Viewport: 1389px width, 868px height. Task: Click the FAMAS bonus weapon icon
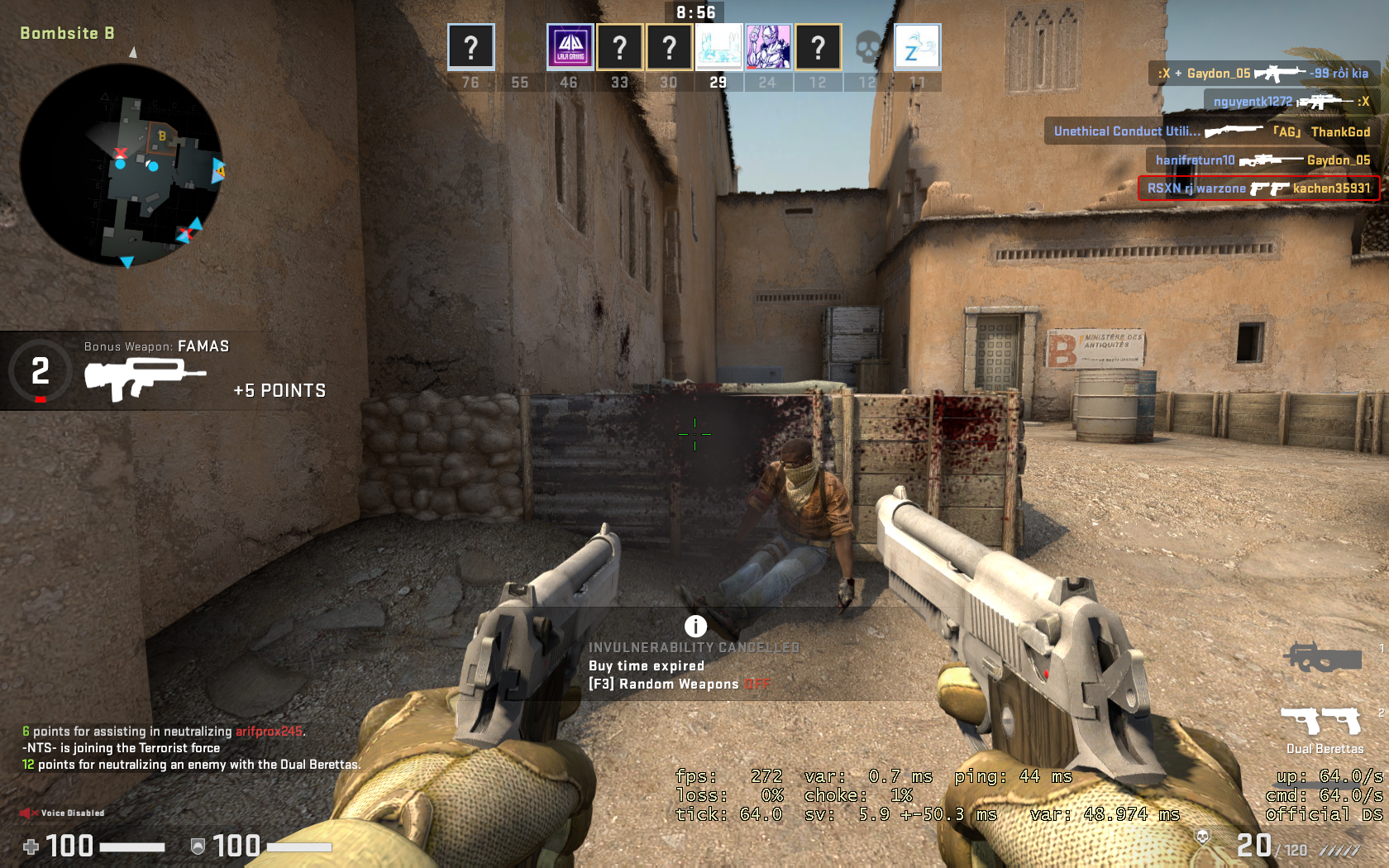coord(145,379)
